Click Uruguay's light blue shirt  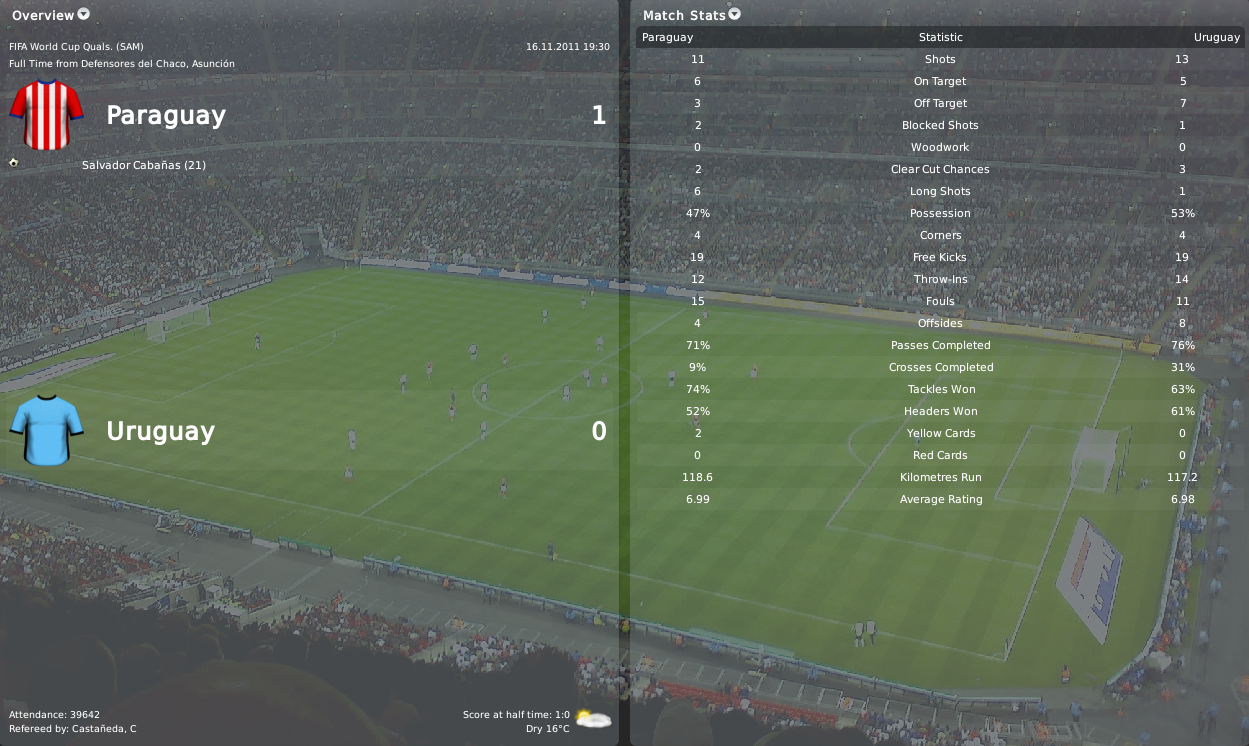pos(46,430)
